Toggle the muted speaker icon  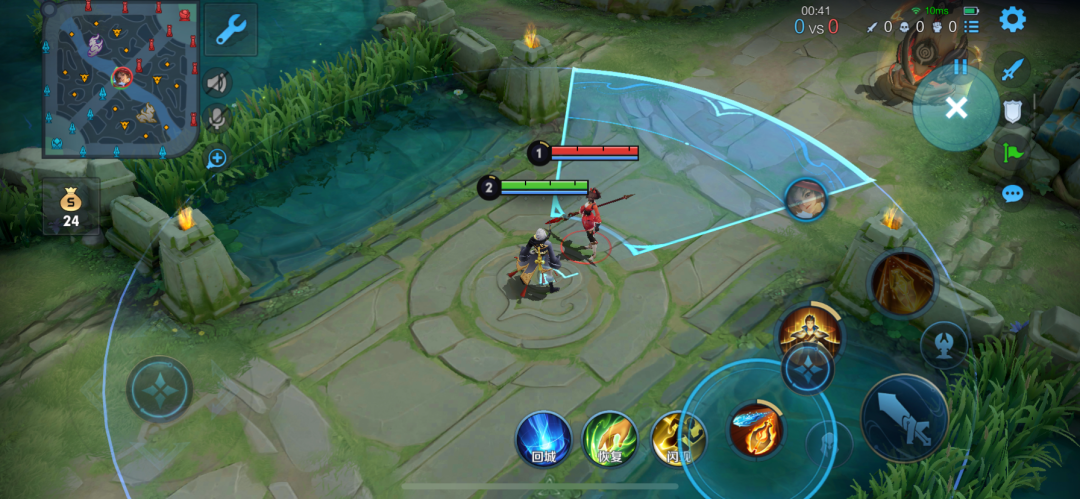tap(216, 83)
